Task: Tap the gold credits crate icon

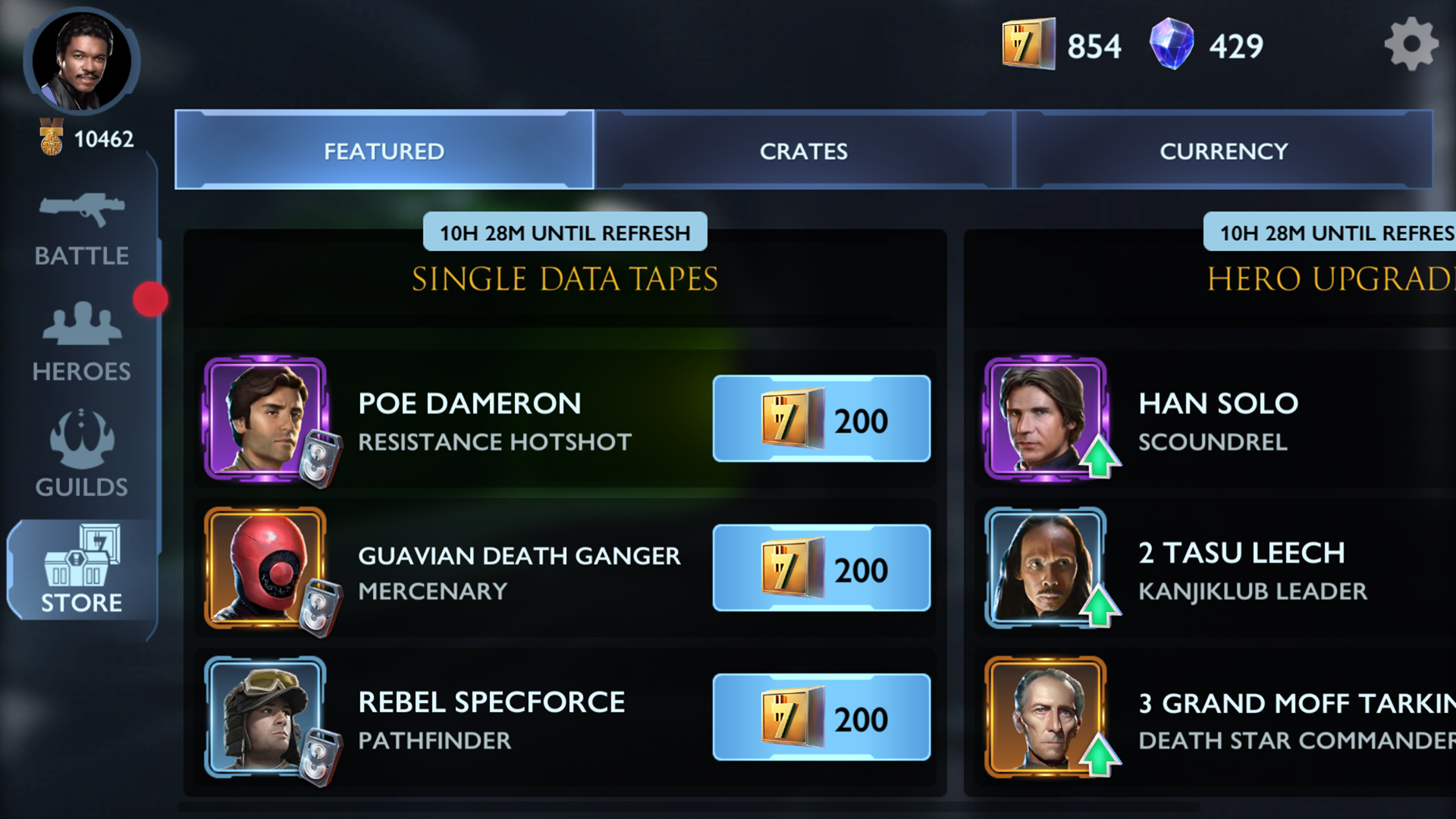Action: point(1028,45)
